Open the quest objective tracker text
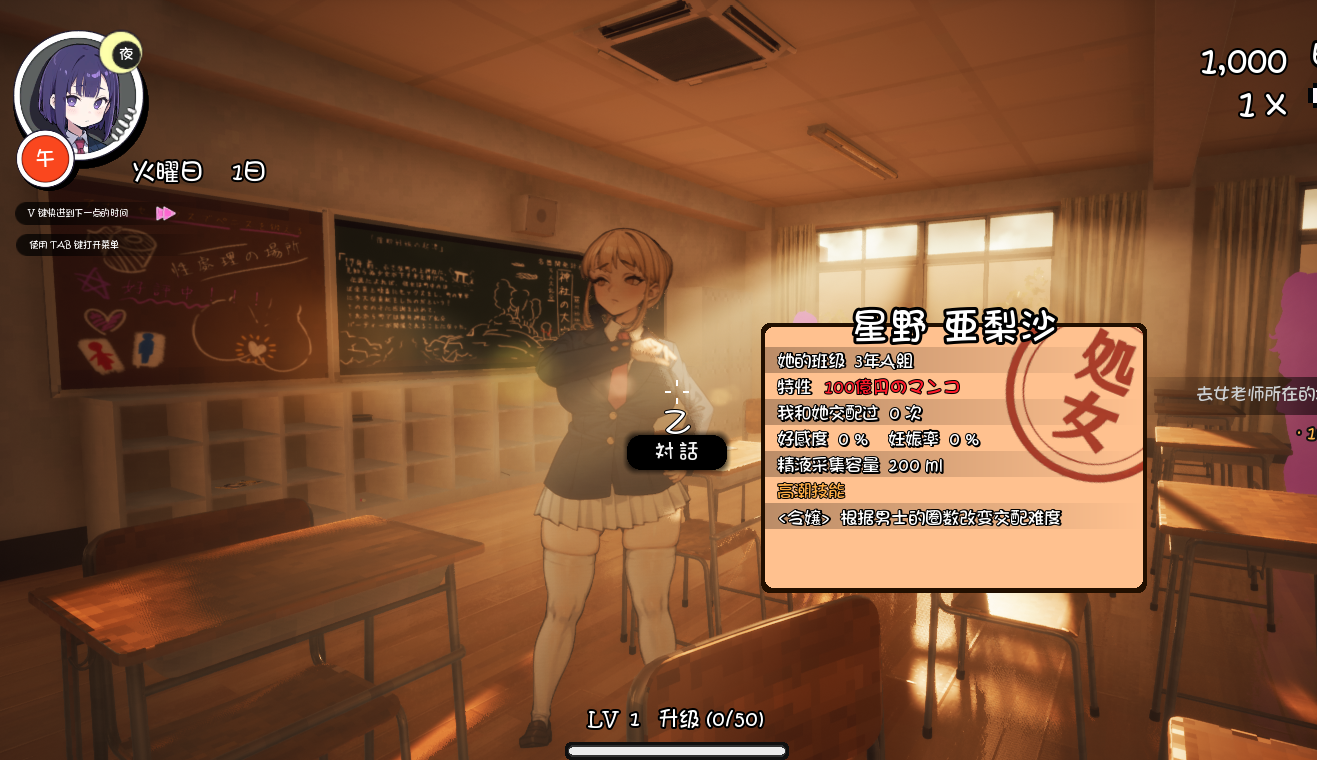This screenshot has height=760, width=1317. (x=1256, y=394)
